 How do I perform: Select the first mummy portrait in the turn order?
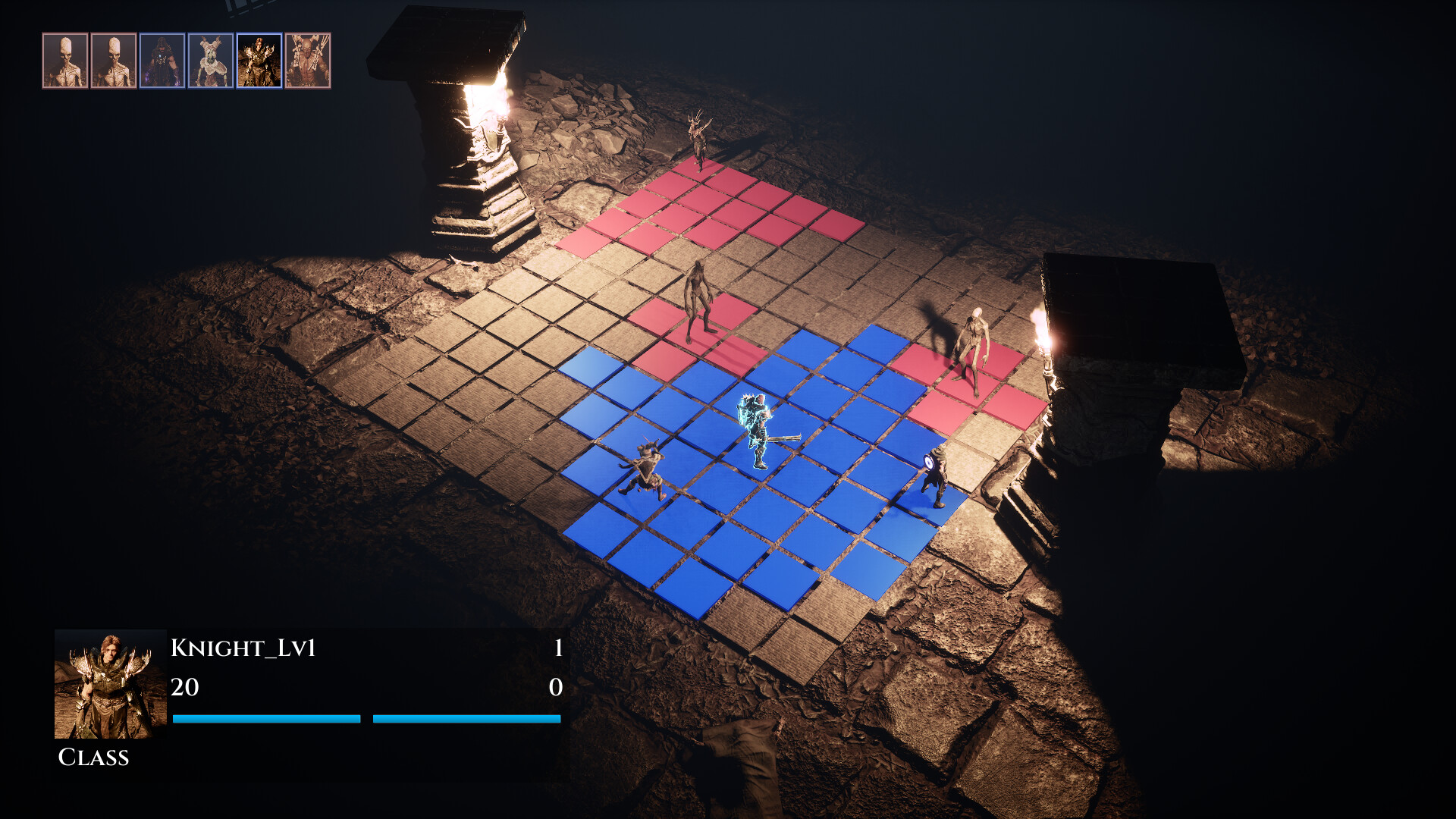[67, 59]
